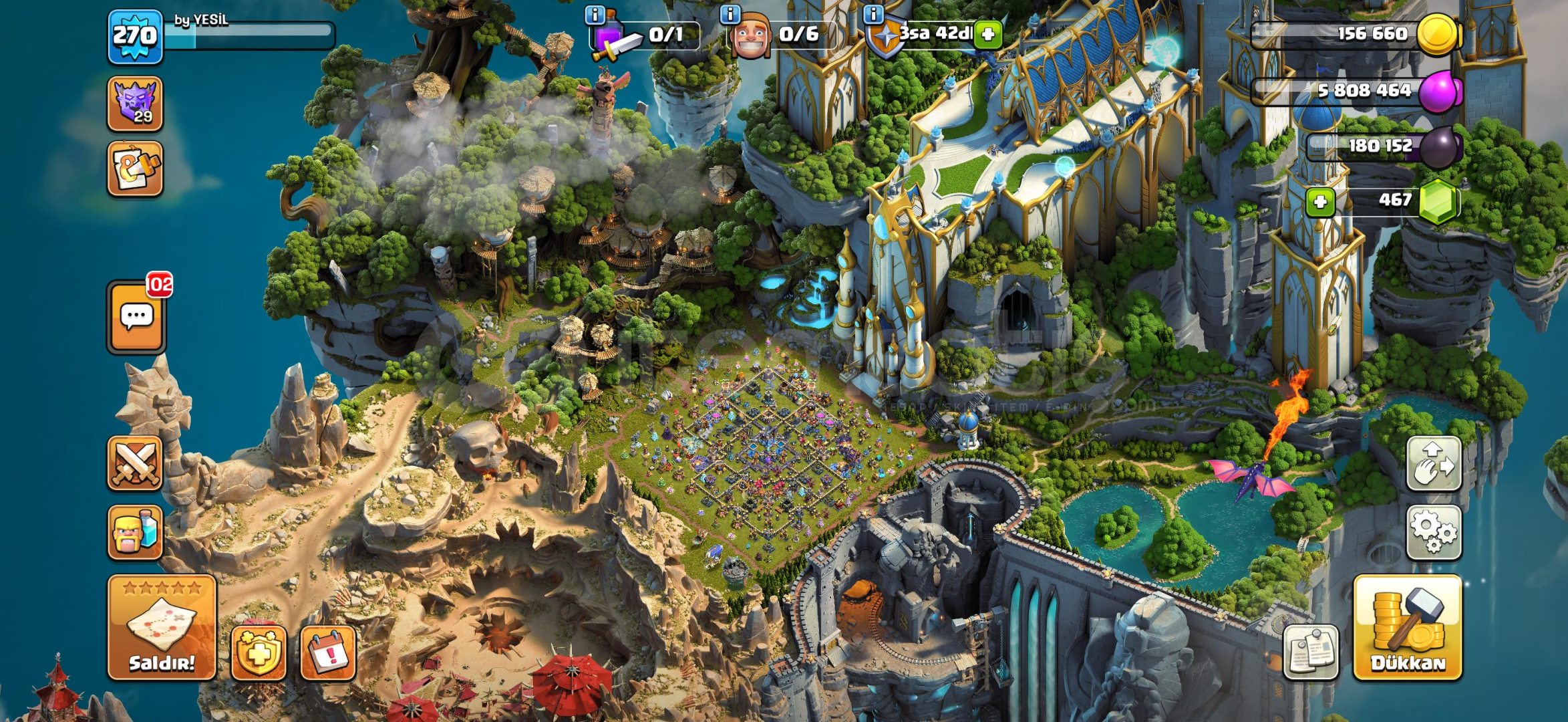Show shield info above the shield timer

pyautogui.click(x=873, y=14)
